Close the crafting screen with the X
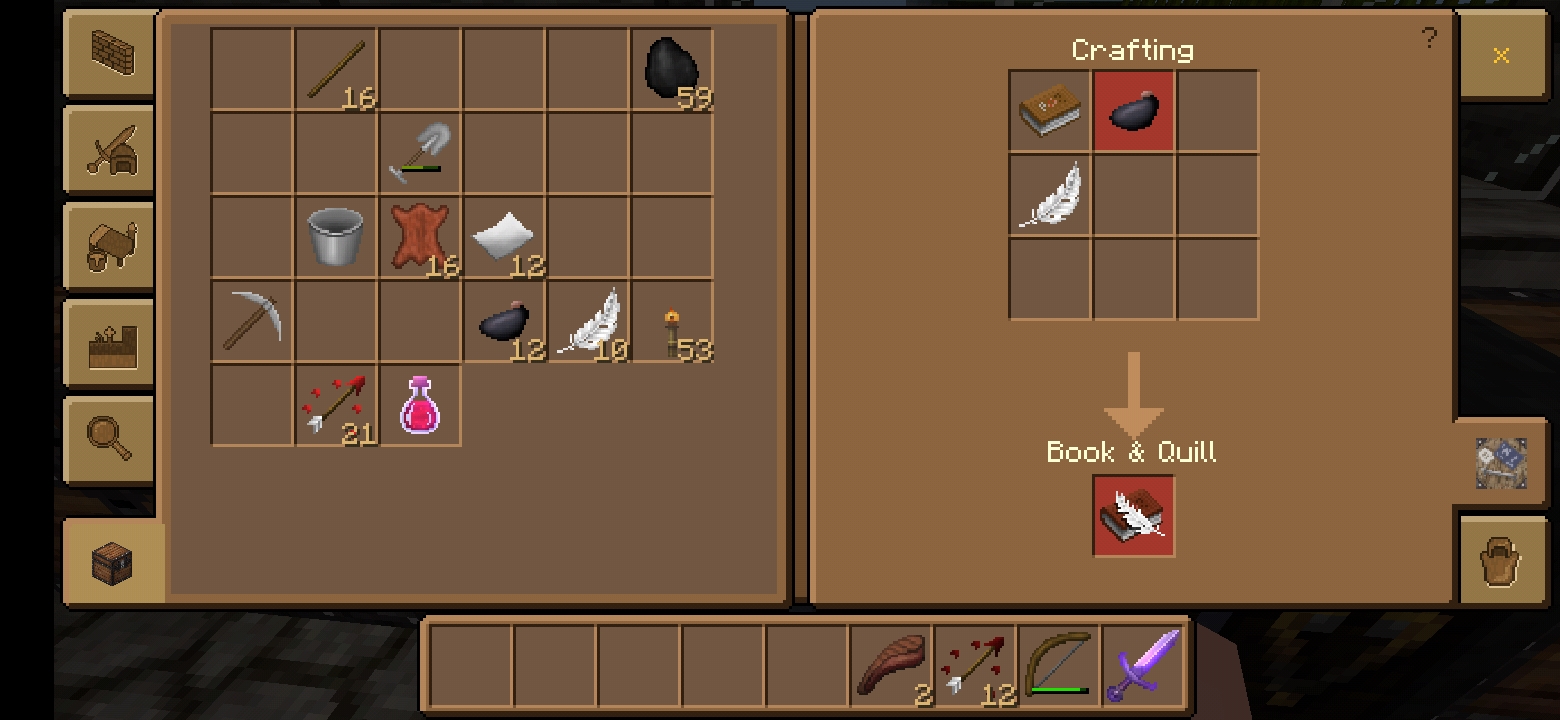The image size is (1560, 720). click(x=1500, y=55)
